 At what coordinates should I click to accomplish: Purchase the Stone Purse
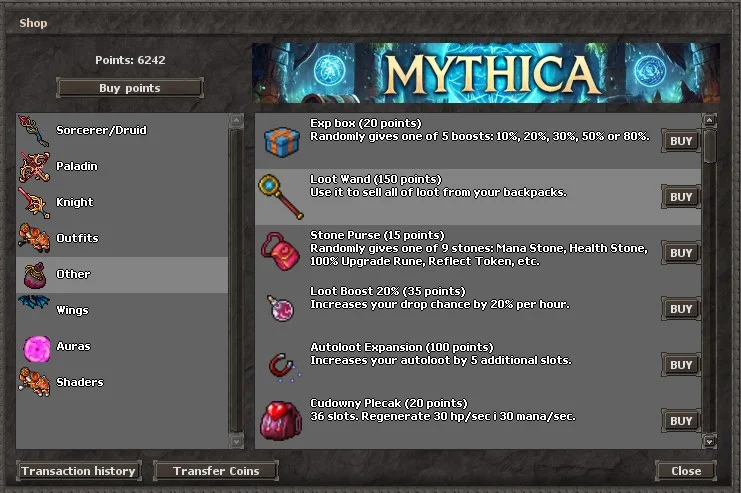[x=681, y=253]
